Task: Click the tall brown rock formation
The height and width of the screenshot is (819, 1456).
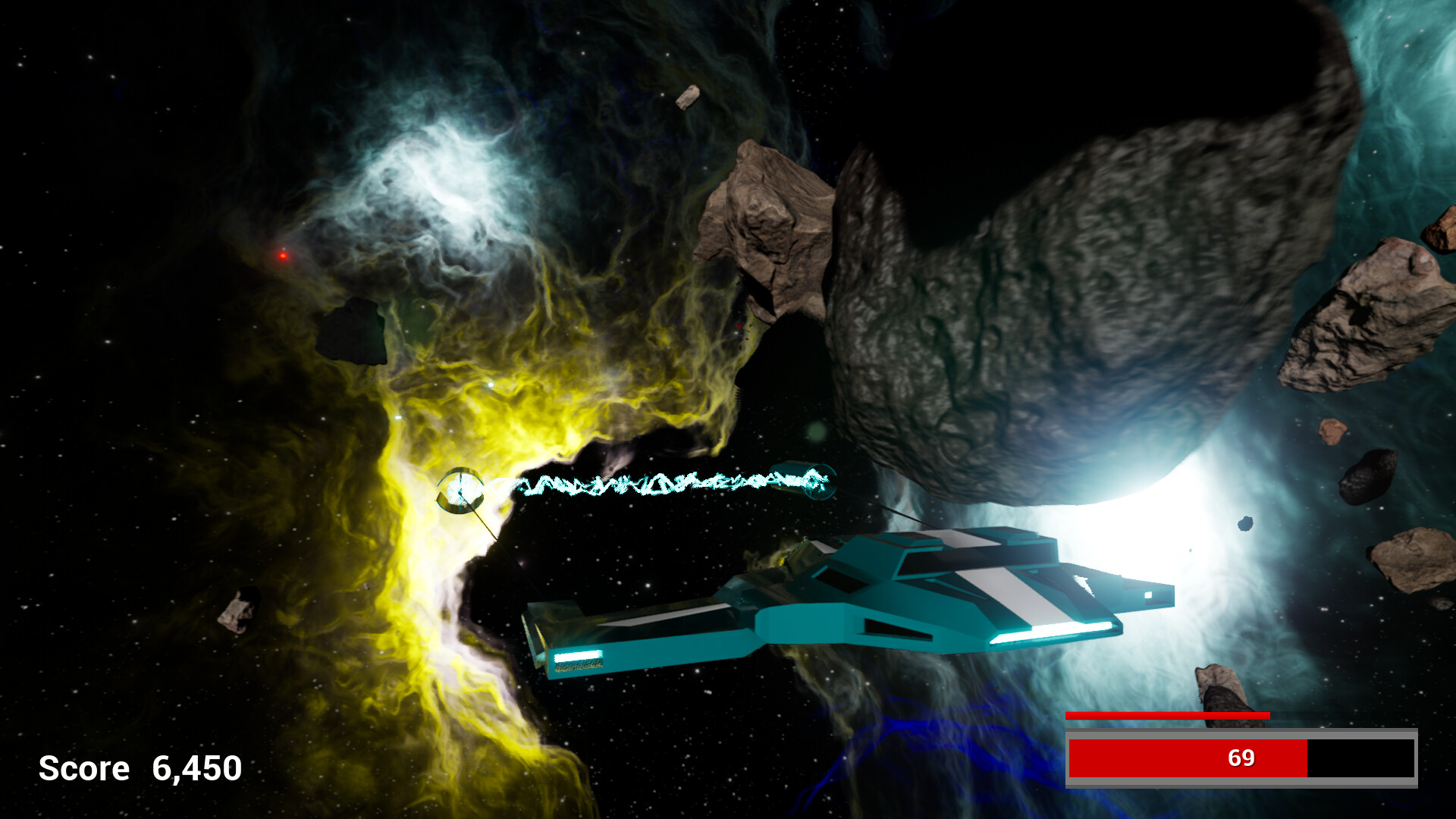Action: 766,227
